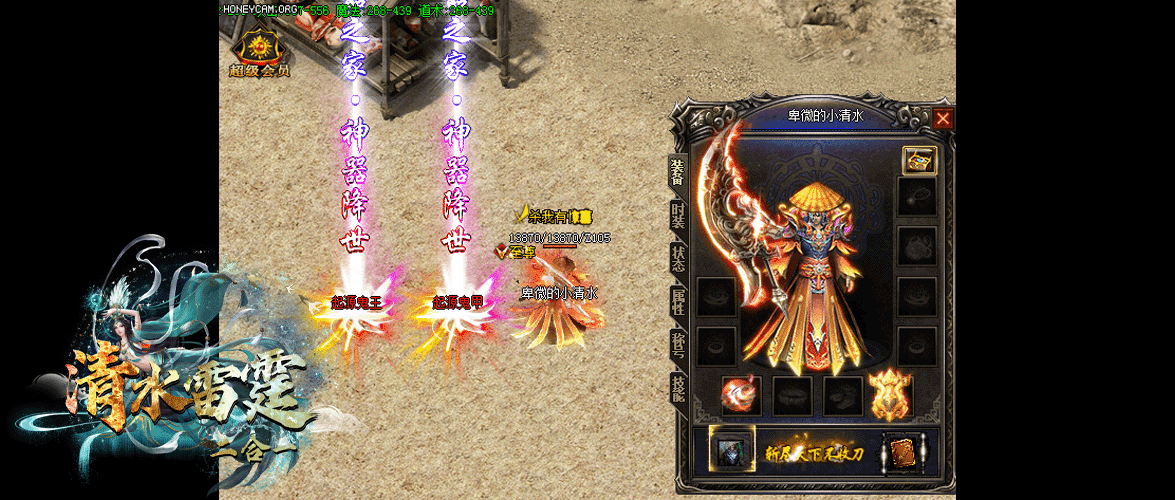1175x500 pixels.
Task: Open the orange book icon
Action: coord(900,451)
